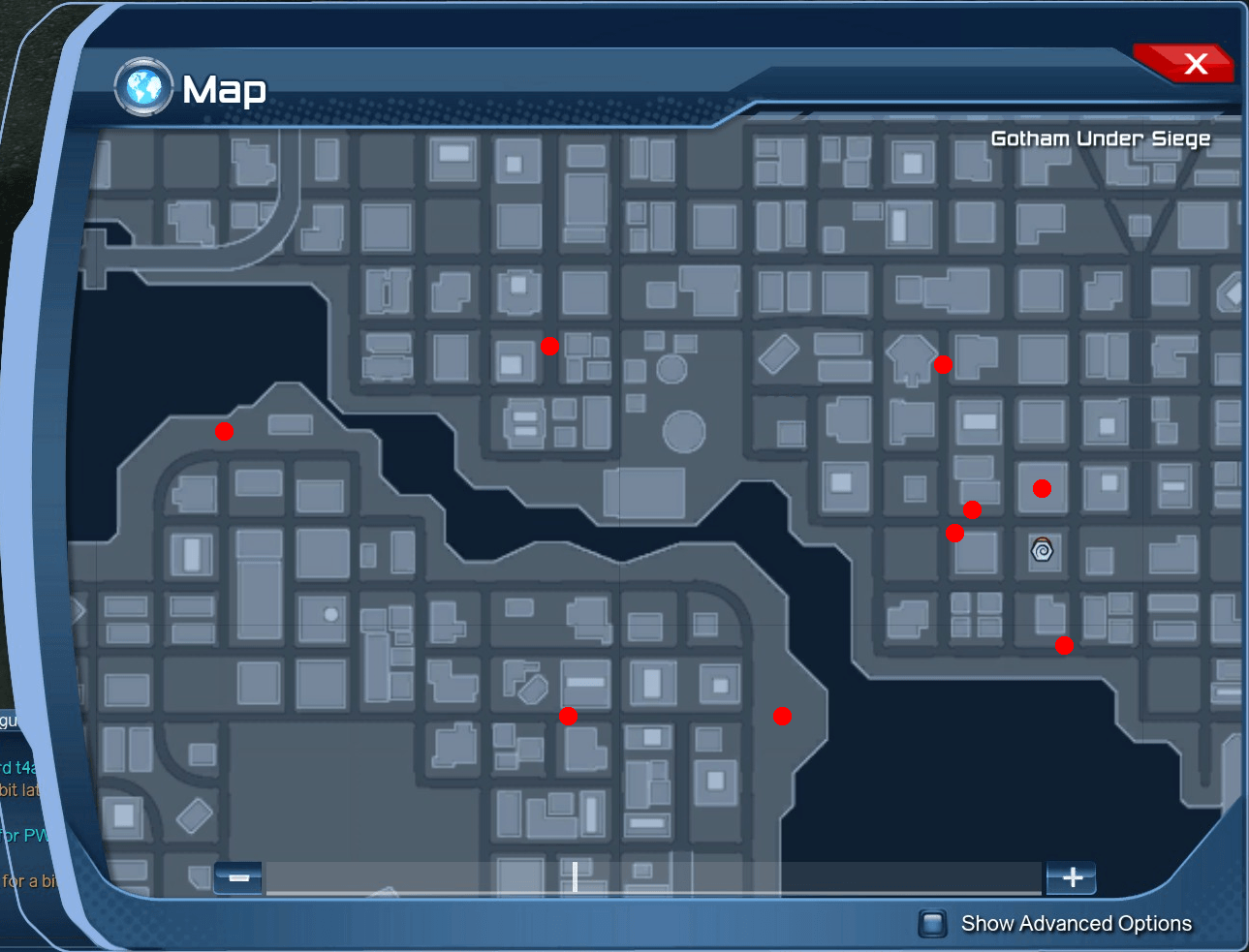Select the southern red waypoint beside the water inlet
The image size is (1249, 952).
pos(782,717)
